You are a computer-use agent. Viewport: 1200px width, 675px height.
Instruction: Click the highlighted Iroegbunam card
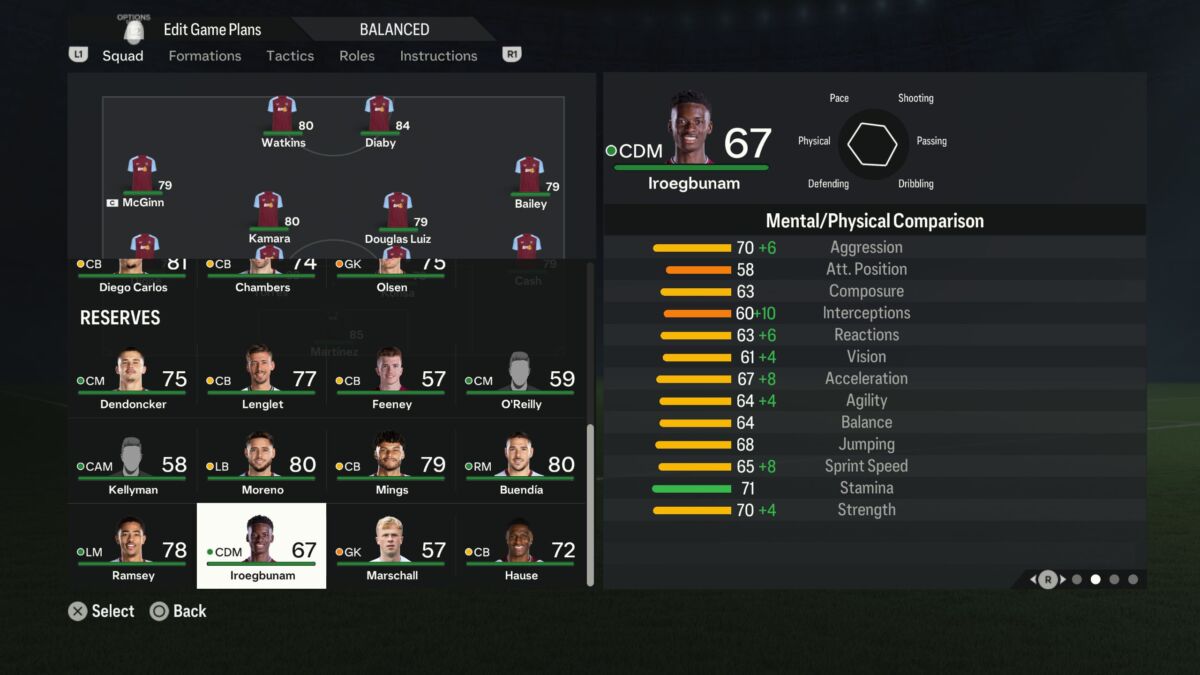261,546
